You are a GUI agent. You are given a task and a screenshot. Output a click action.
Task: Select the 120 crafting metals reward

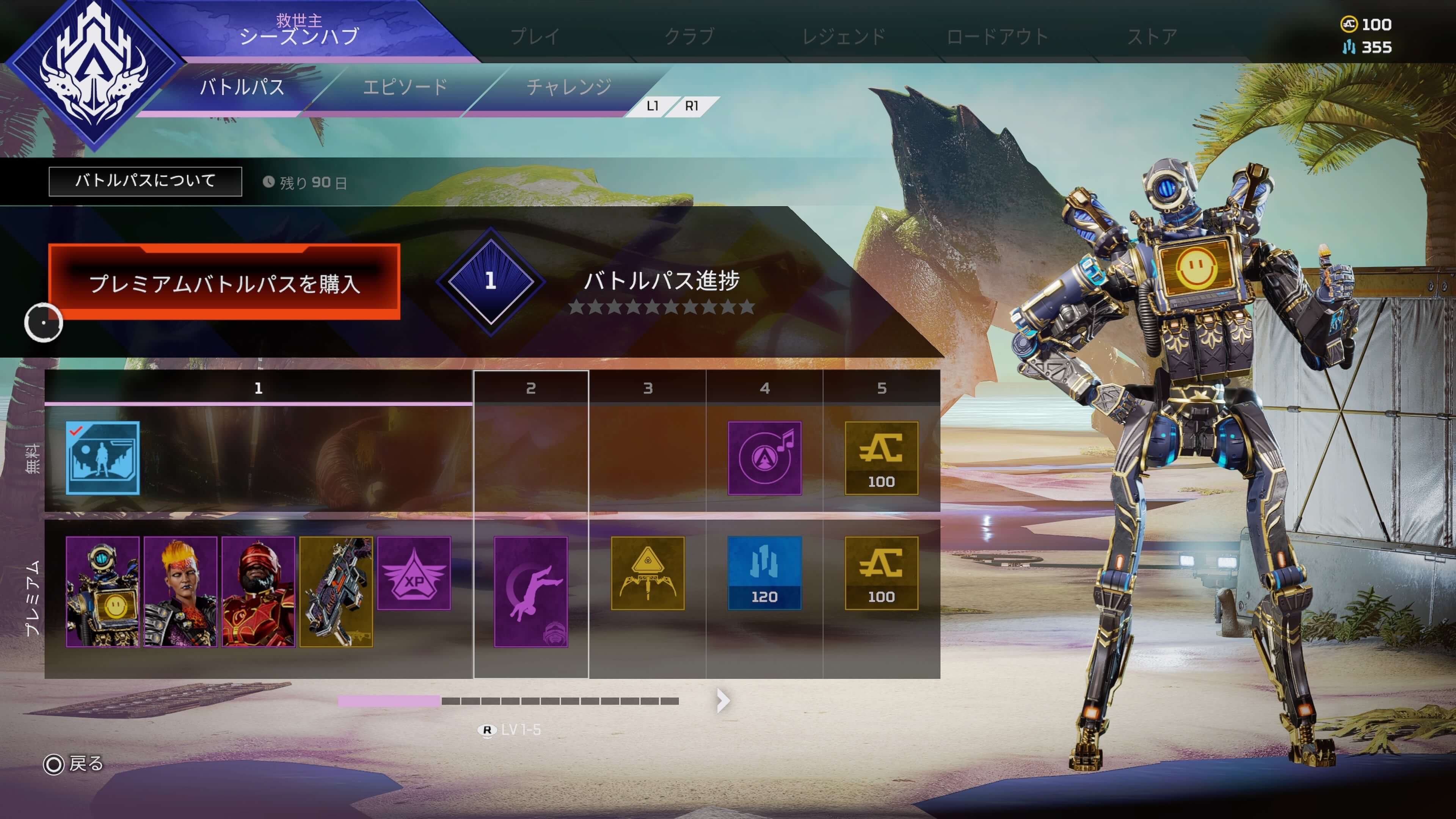[x=764, y=573]
